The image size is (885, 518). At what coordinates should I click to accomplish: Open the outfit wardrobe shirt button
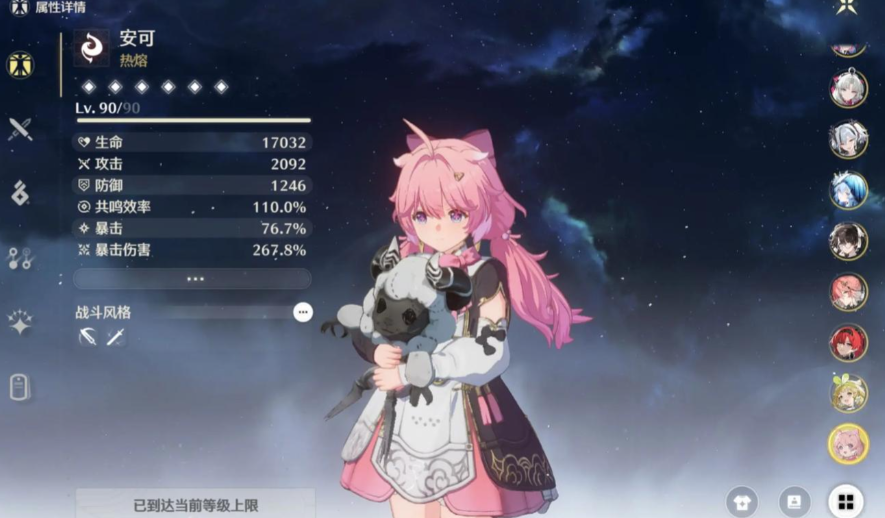(x=742, y=501)
